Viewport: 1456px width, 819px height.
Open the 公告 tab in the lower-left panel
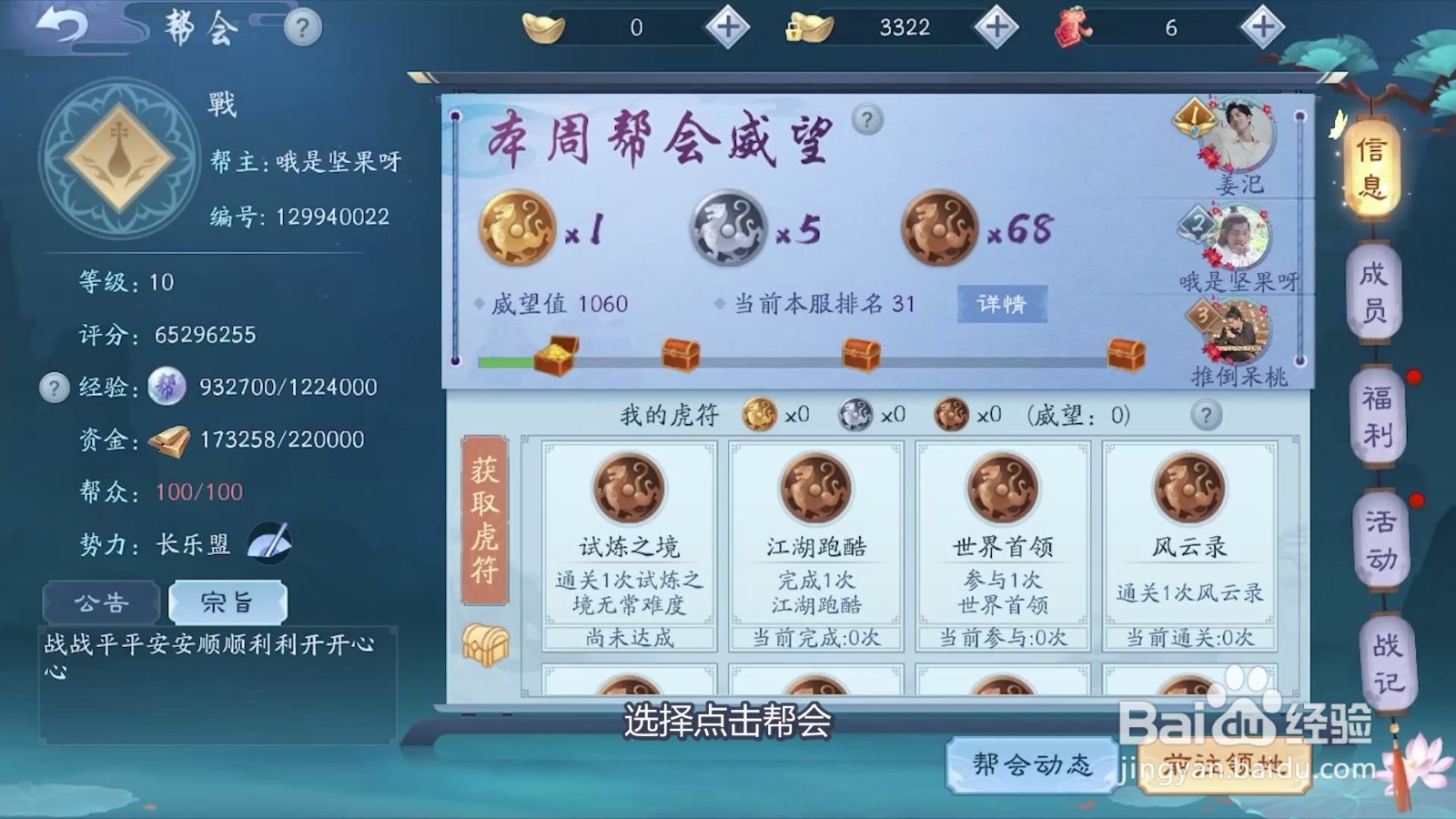click(103, 602)
